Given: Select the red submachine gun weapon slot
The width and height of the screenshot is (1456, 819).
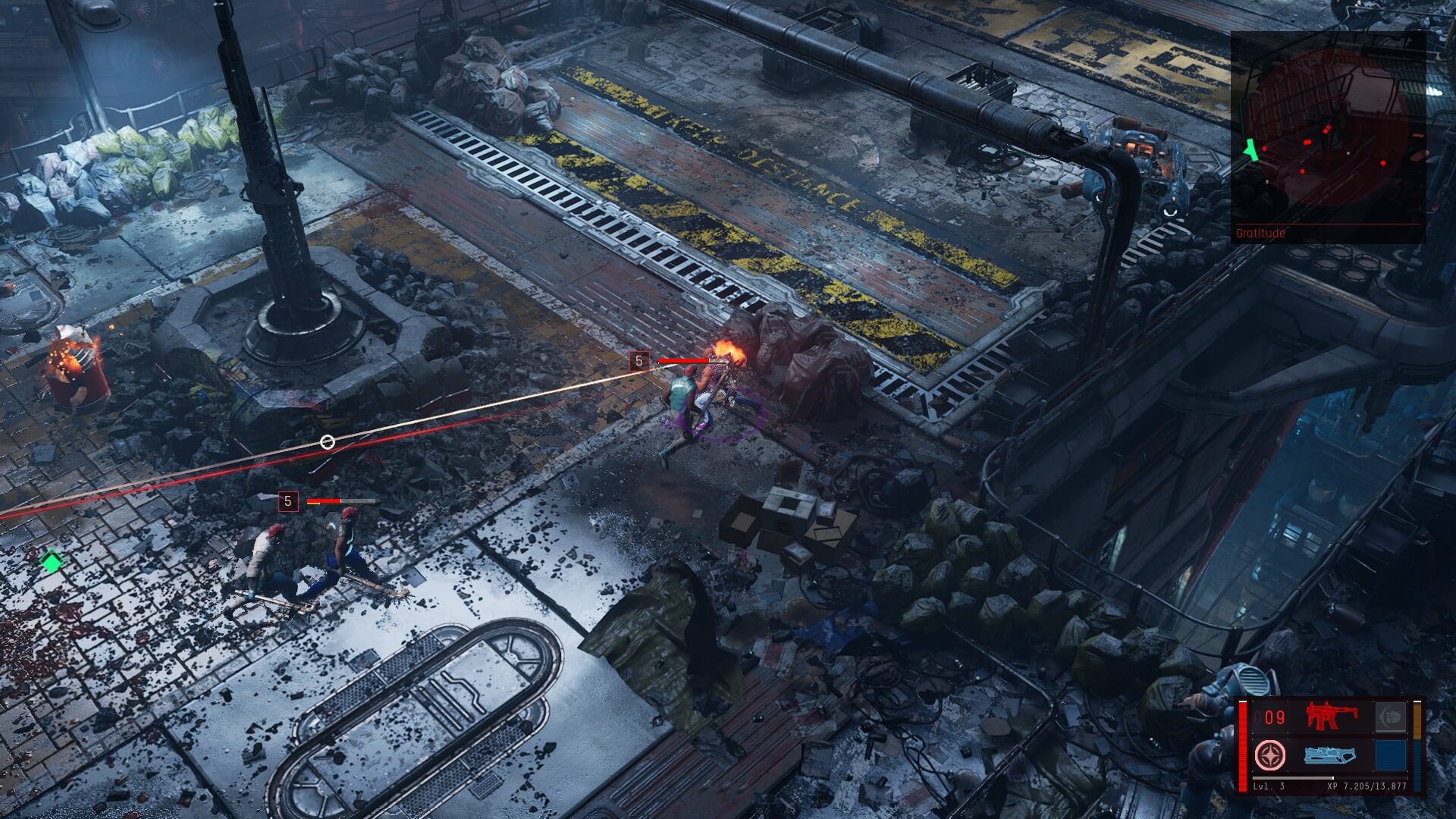Looking at the screenshot, I should click(x=1331, y=717).
